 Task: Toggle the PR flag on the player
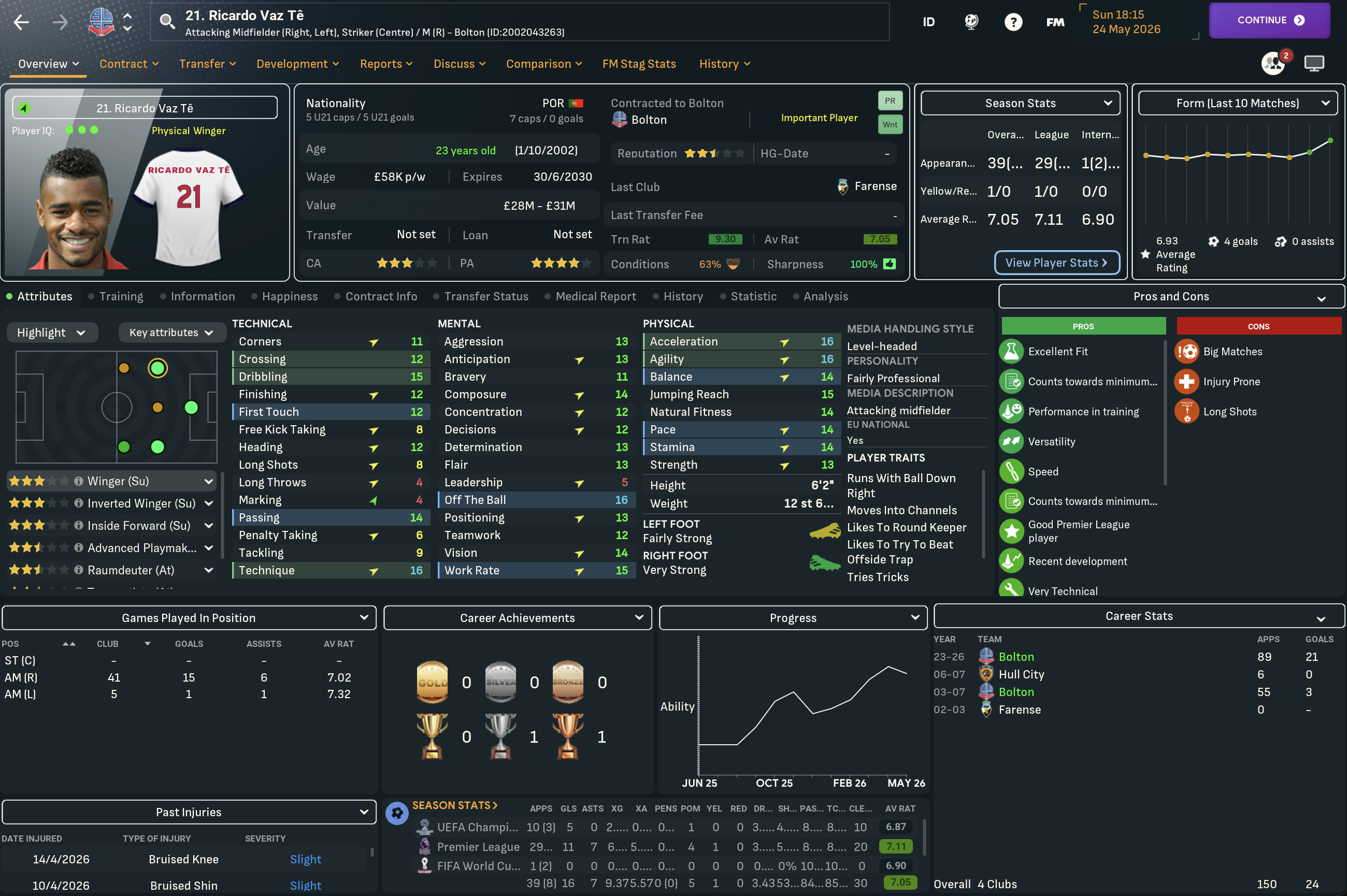(x=890, y=100)
